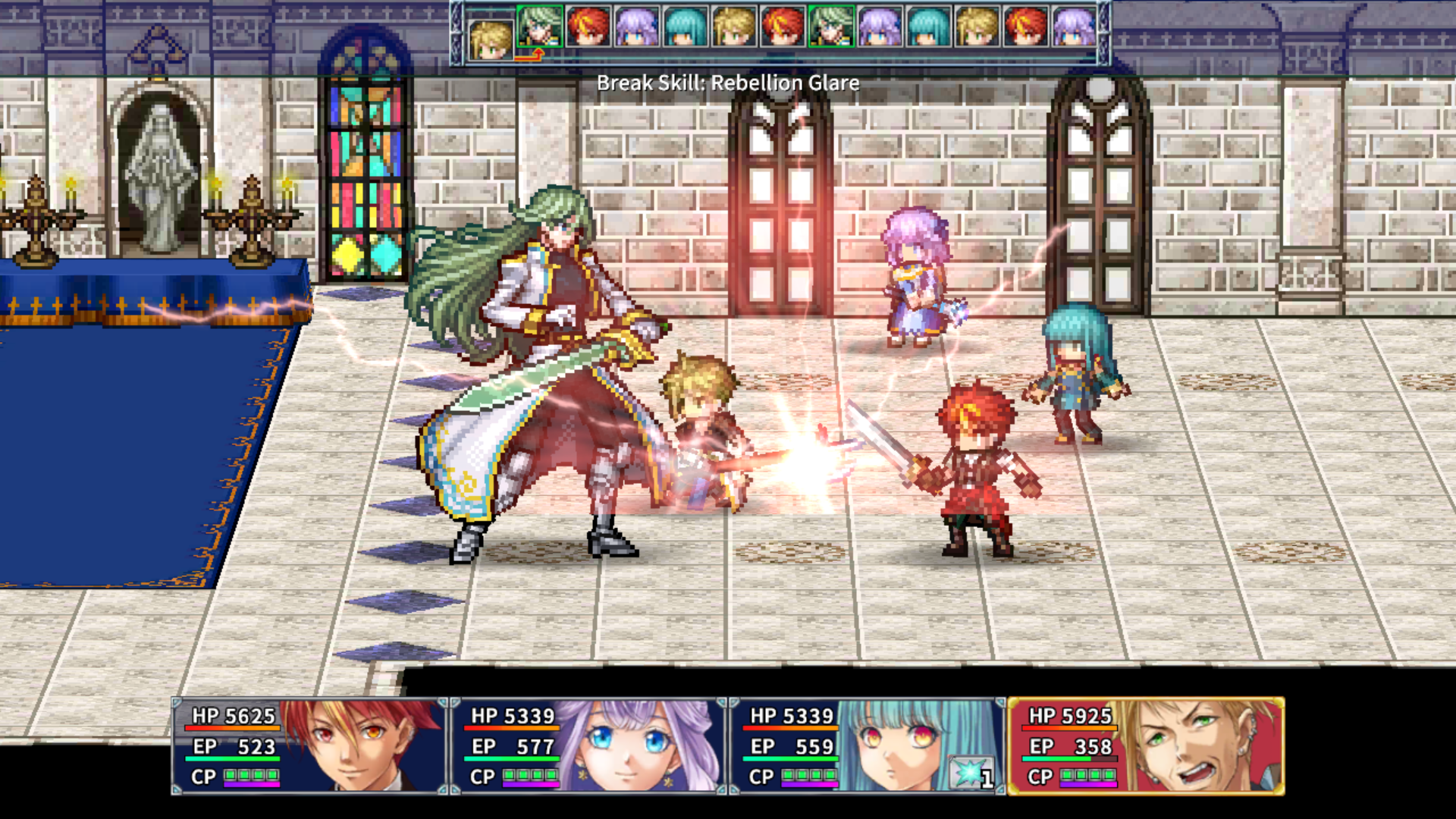The width and height of the screenshot is (1456, 819).
Task: Click the green-haired boss portrait marked with red arrow
Action: coord(539,29)
